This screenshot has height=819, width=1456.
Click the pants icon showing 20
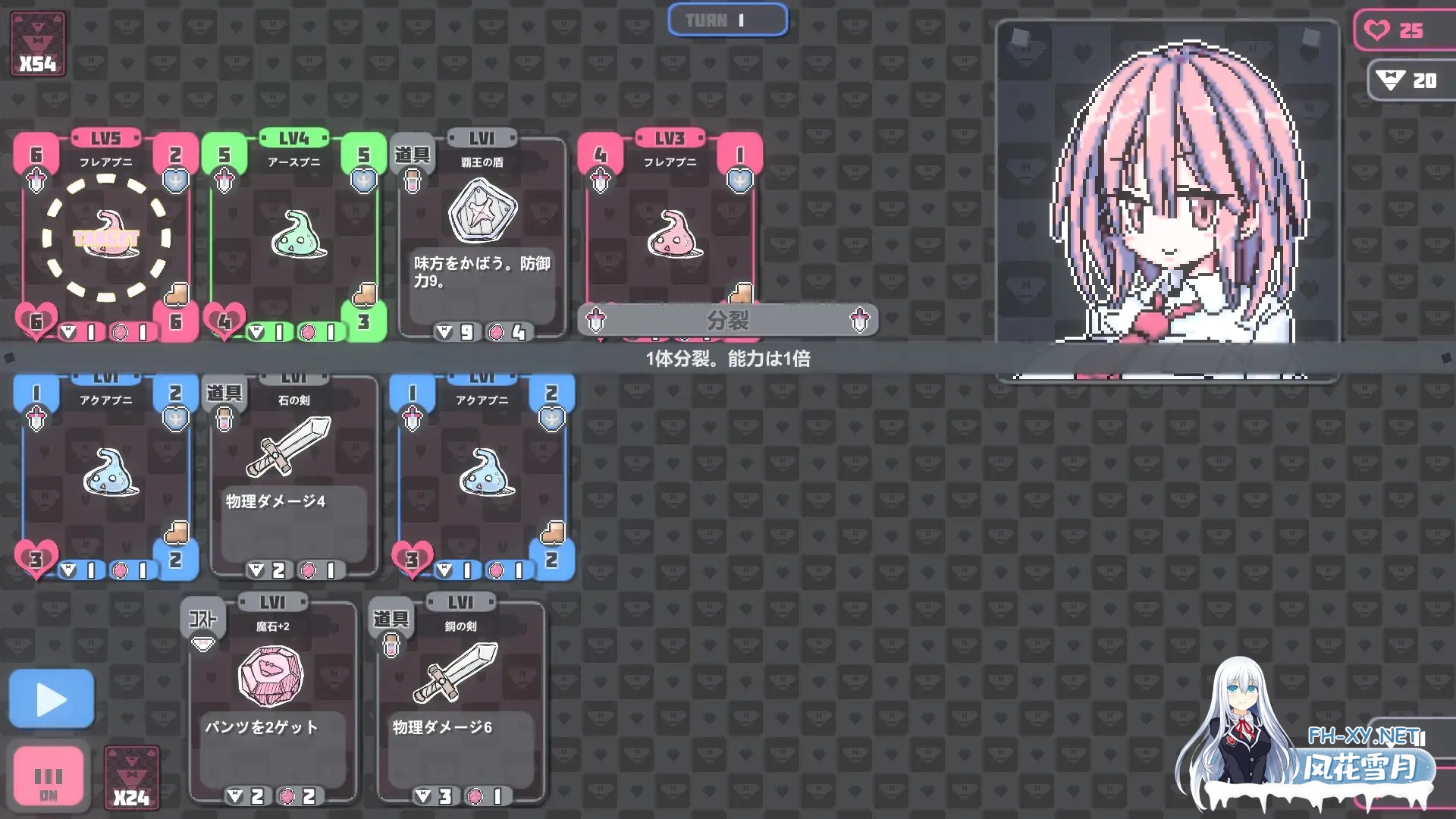[x=1389, y=78]
